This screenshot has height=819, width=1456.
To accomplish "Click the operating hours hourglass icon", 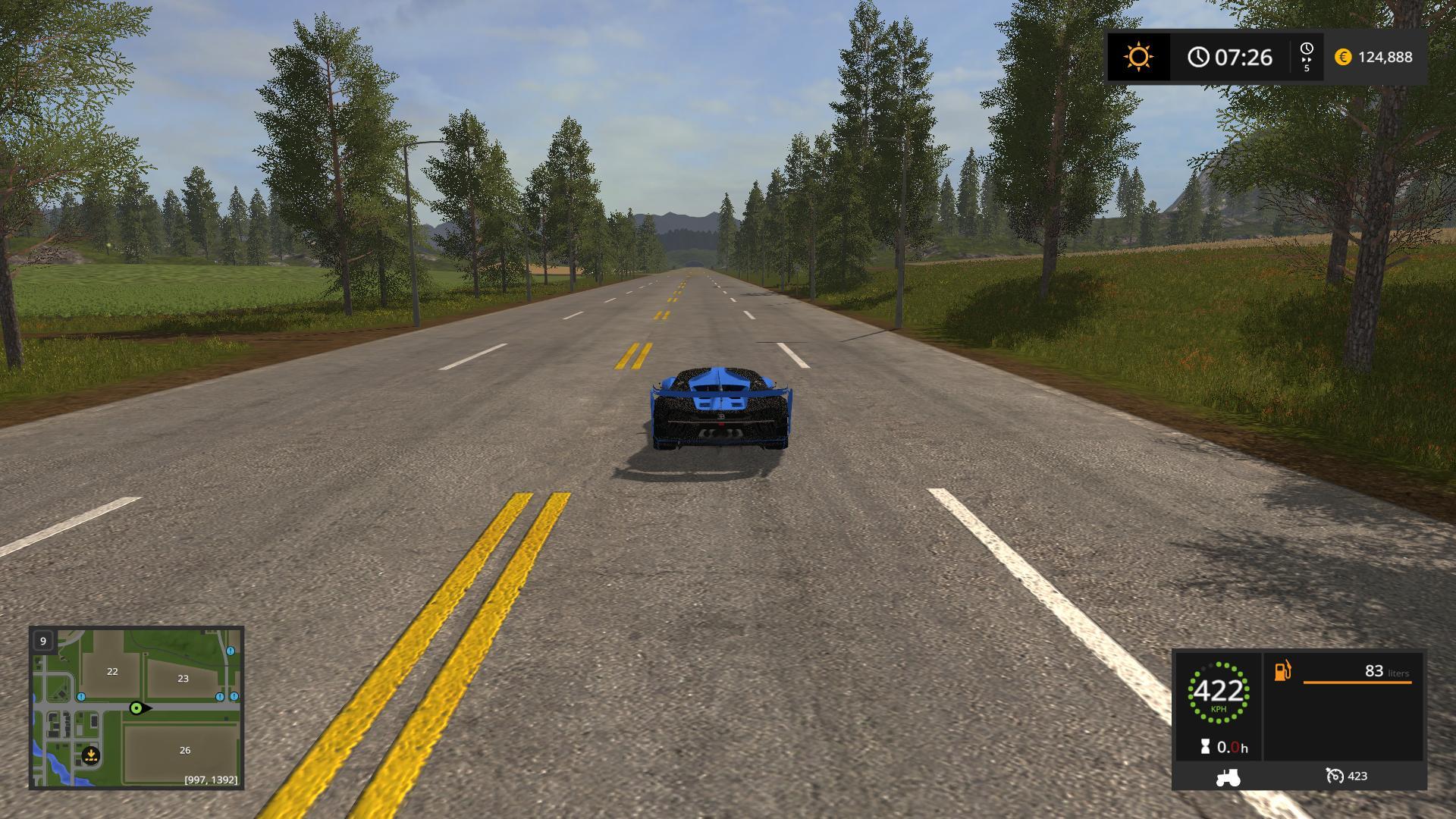I will click(x=1206, y=747).
